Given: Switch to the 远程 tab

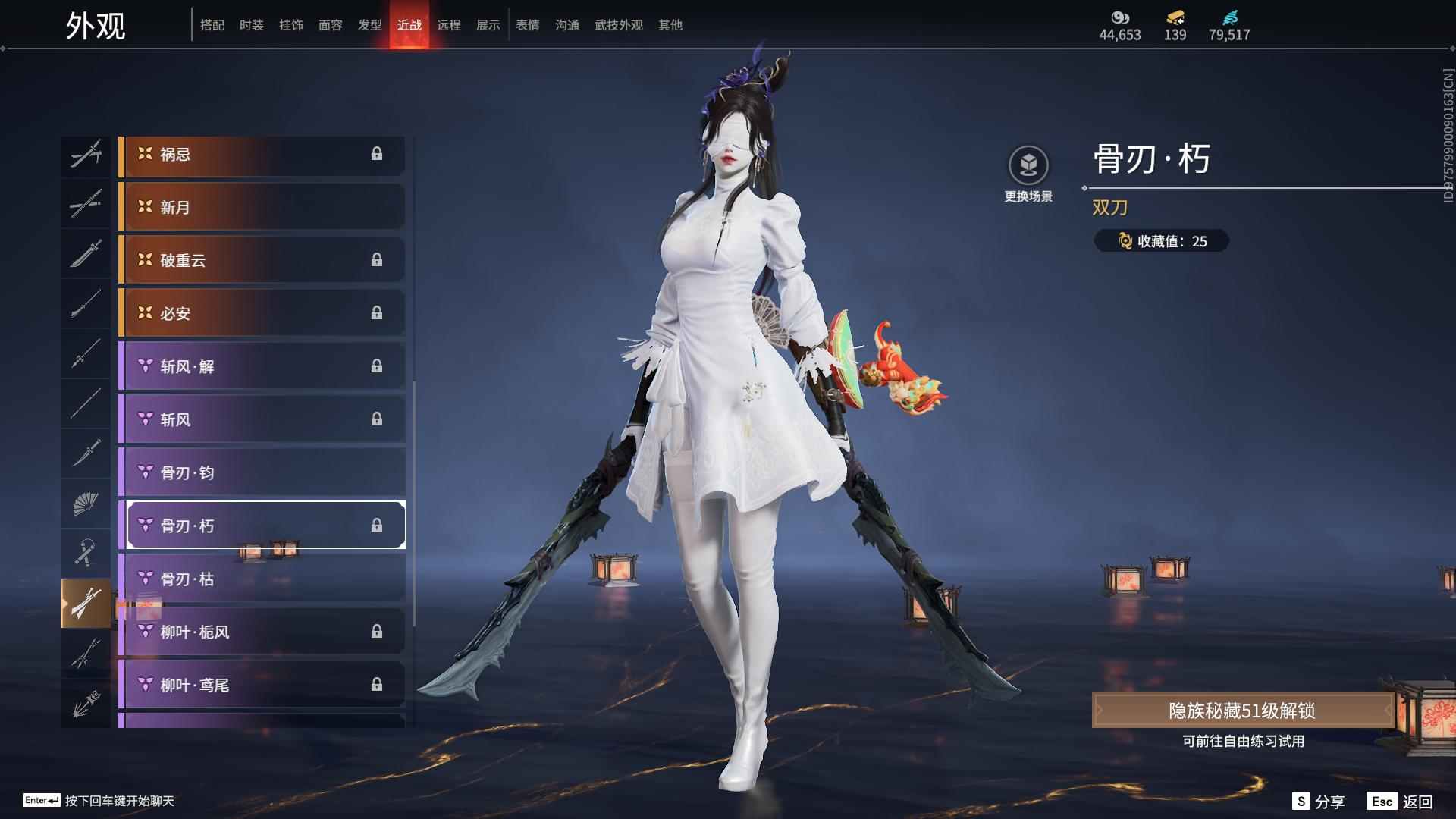Looking at the screenshot, I should (x=449, y=25).
